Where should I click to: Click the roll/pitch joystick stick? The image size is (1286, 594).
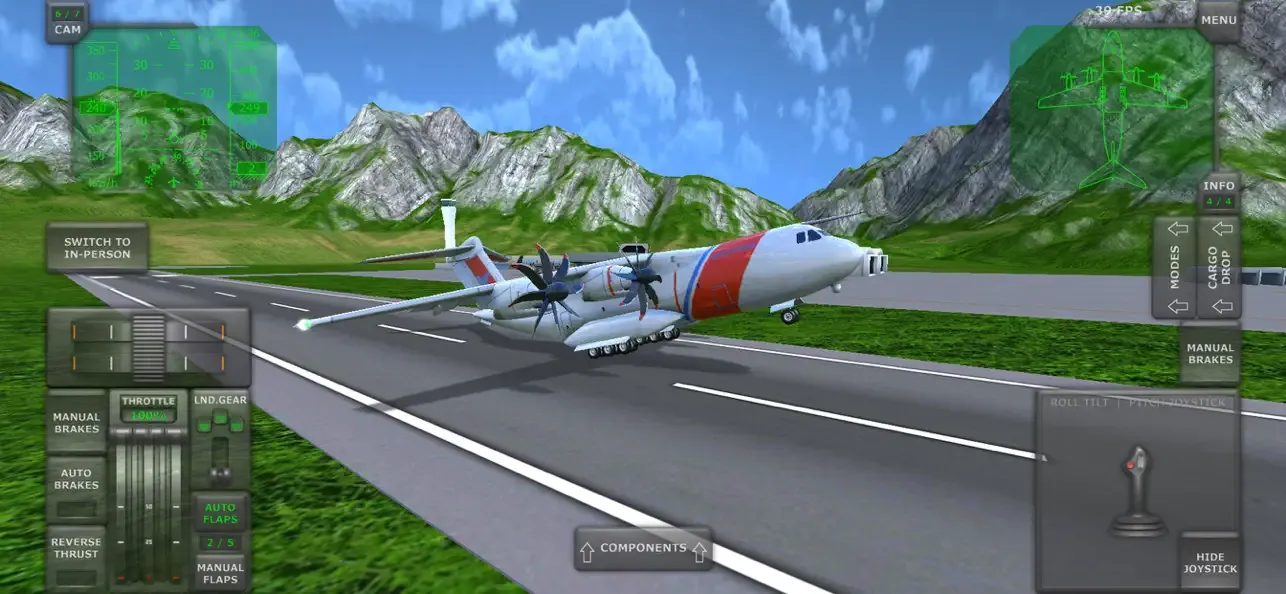click(x=1136, y=490)
